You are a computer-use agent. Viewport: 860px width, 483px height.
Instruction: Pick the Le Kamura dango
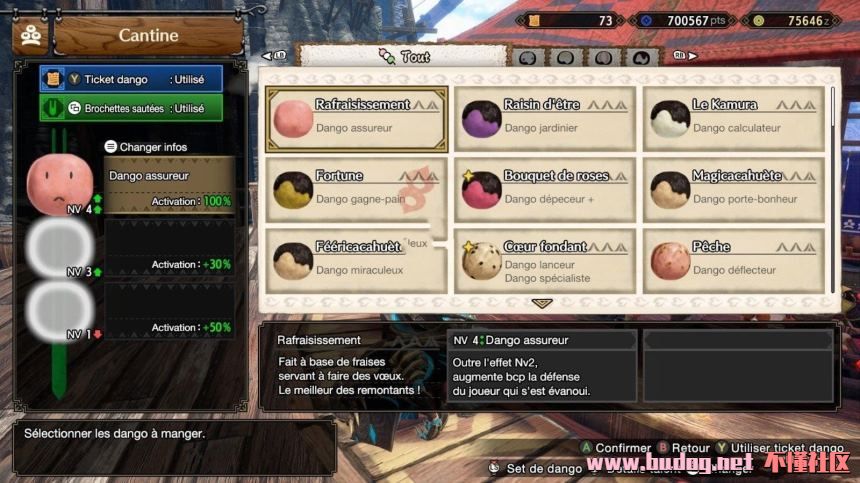pyautogui.click(x=733, y=118)
